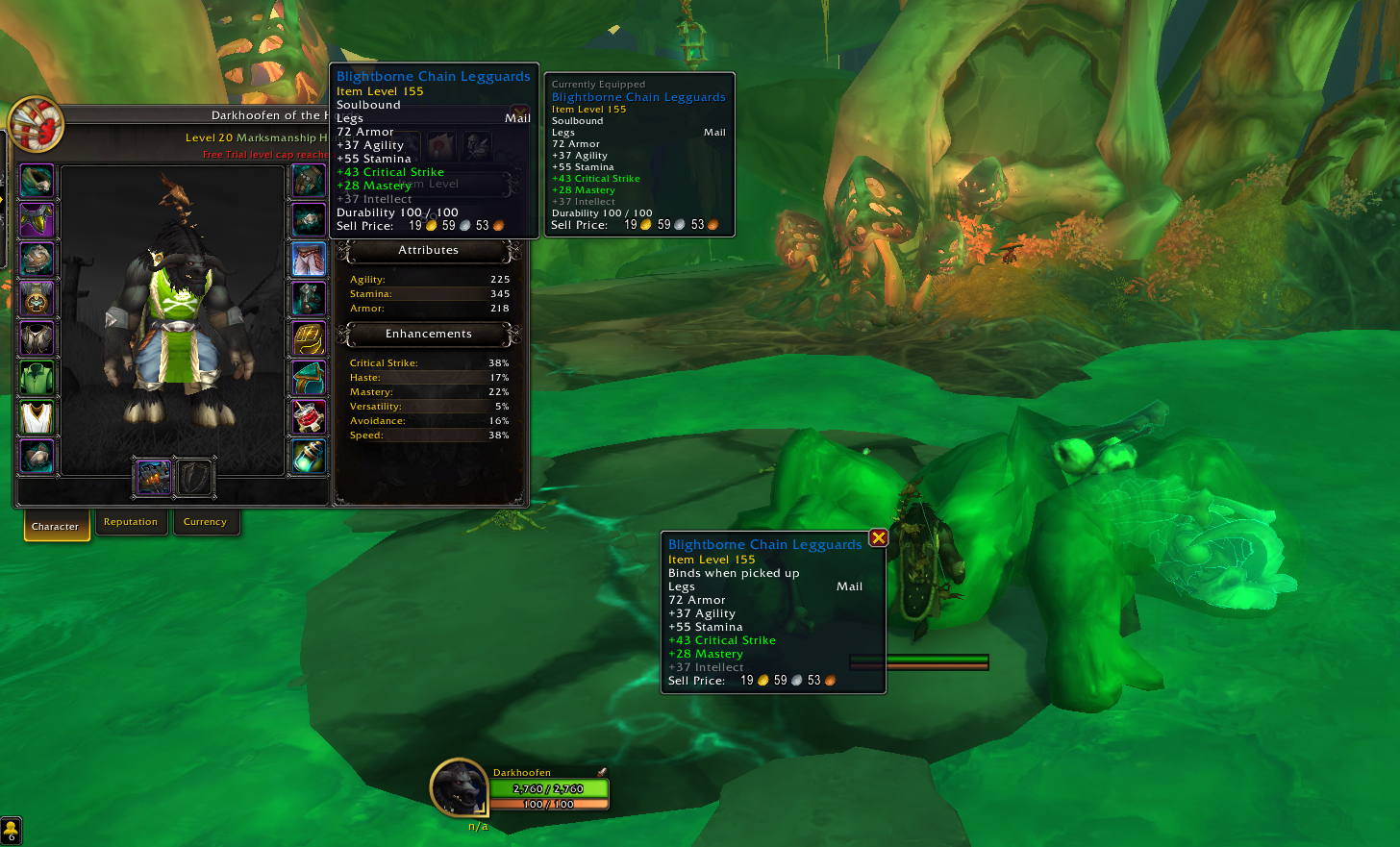This screenshot has height=847, width=1400.
Task: Switch to the Reputation tab
Action: [131, 522]
